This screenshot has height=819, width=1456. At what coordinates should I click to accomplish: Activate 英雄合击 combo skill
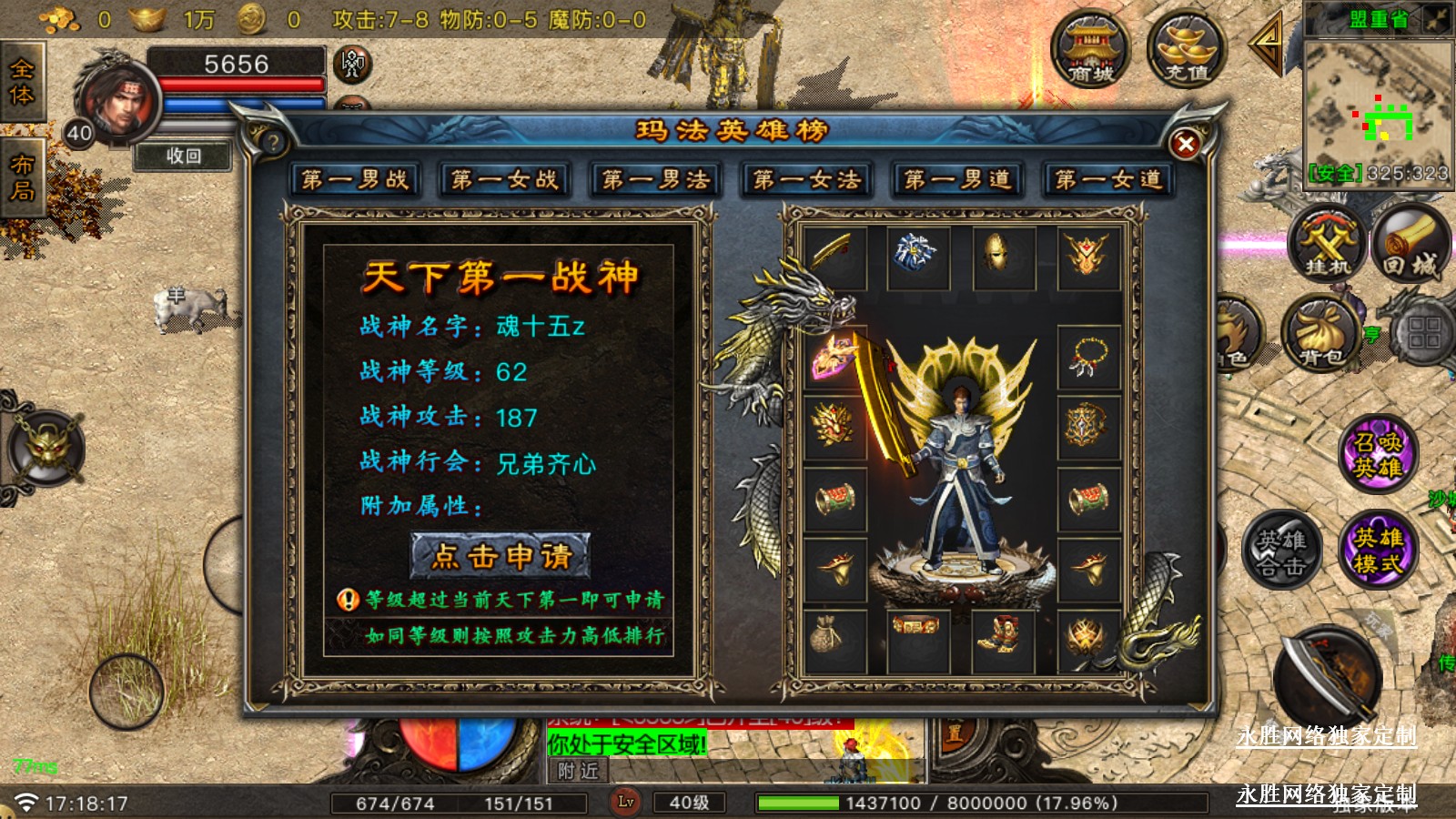(x=1281, y=551)
